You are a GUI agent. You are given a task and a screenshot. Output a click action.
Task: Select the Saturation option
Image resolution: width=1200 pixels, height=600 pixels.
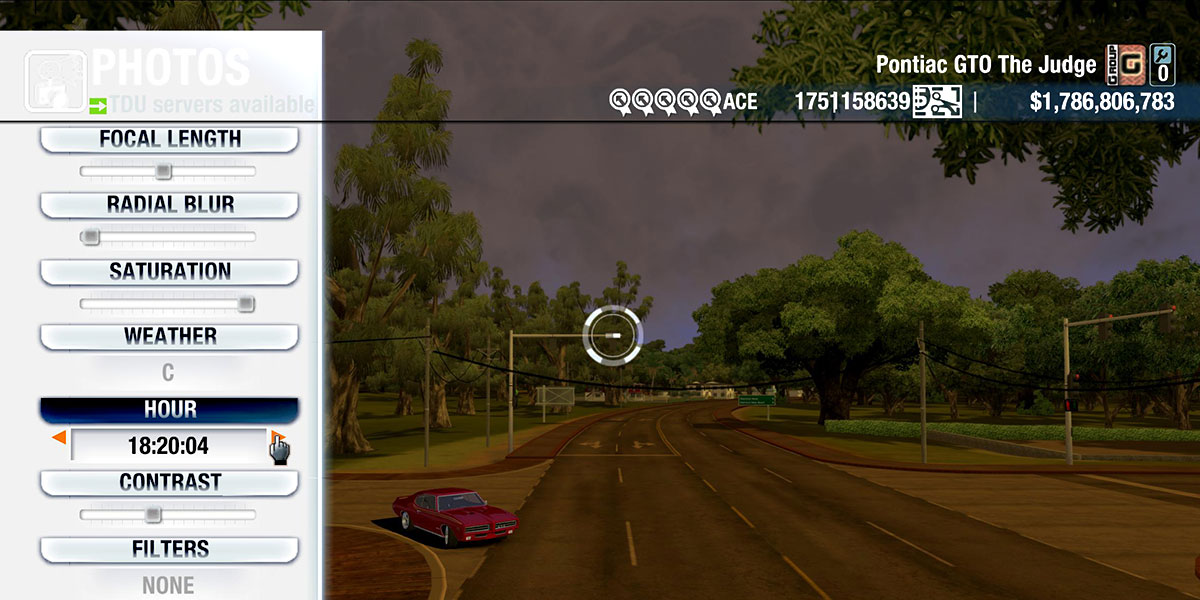[x=169, y=272]
